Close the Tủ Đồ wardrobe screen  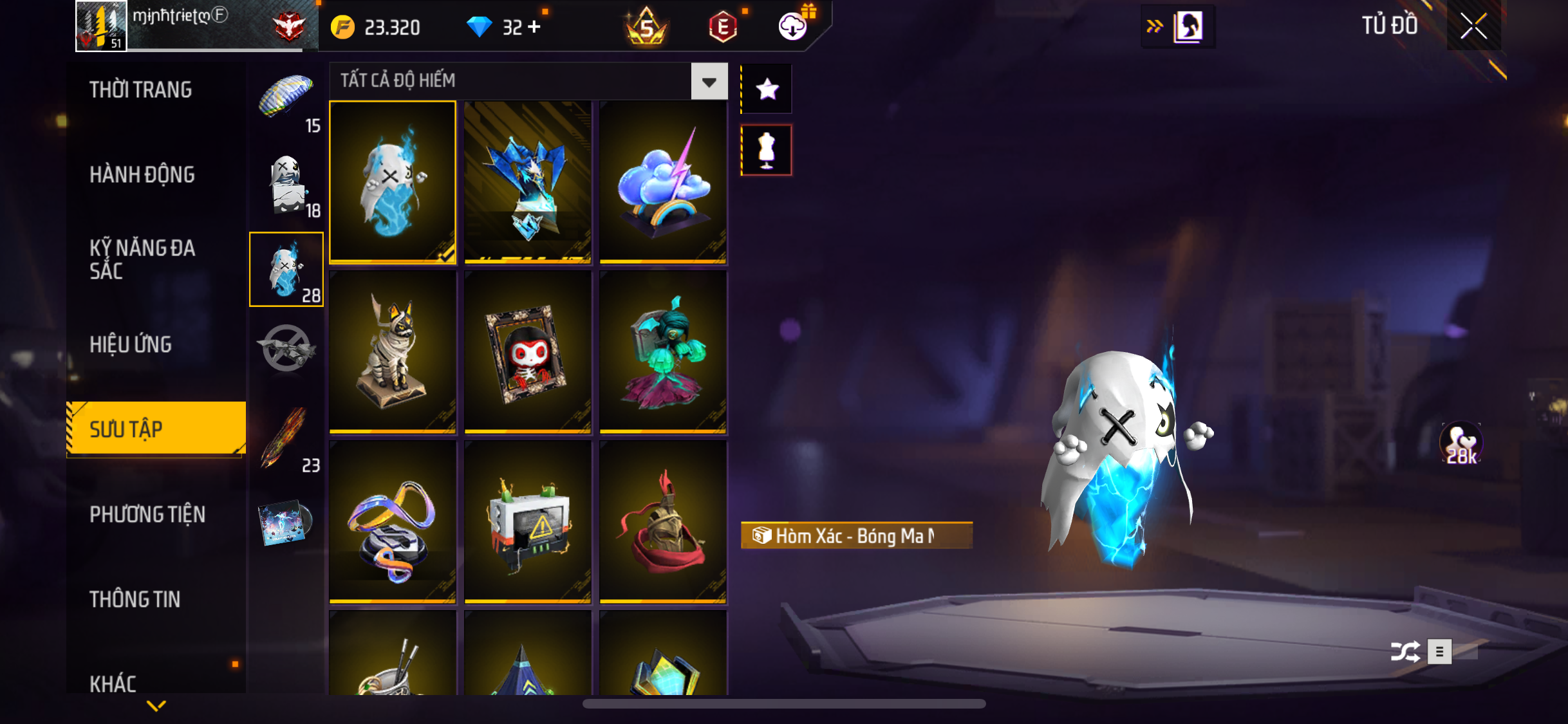click(1473, 26)
